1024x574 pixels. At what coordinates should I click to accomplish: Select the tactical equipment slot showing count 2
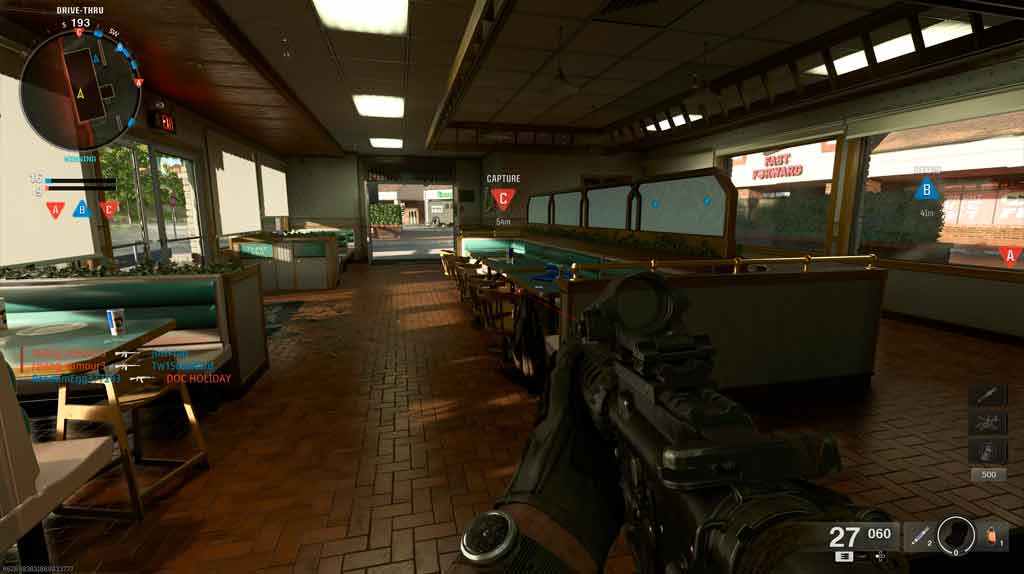click(920, 536)
